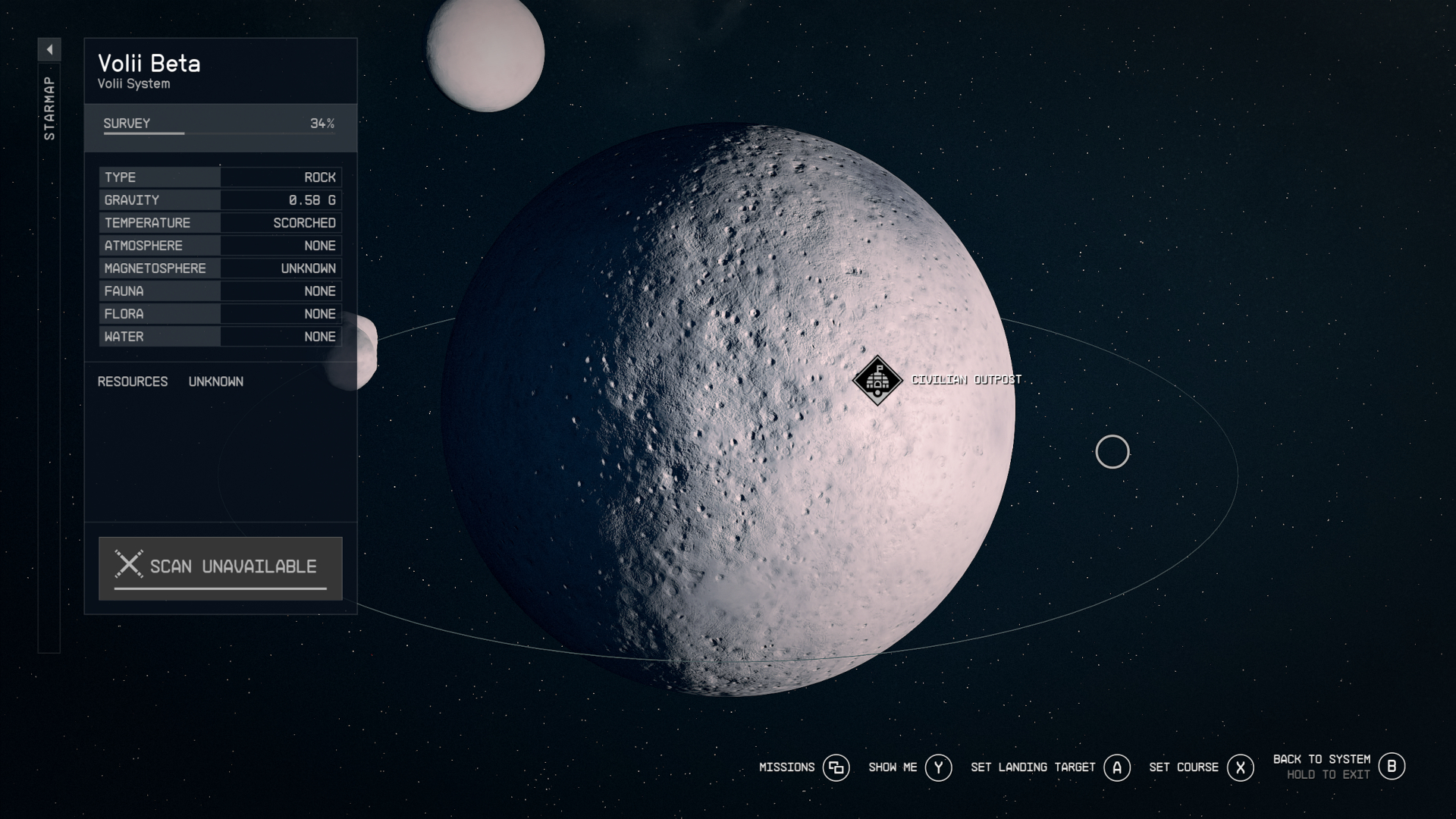Viewport: 1456px width, 819px height.
Task: Toggle the empty orbit circle selector right of planet
Action: tap(1112, 452)
